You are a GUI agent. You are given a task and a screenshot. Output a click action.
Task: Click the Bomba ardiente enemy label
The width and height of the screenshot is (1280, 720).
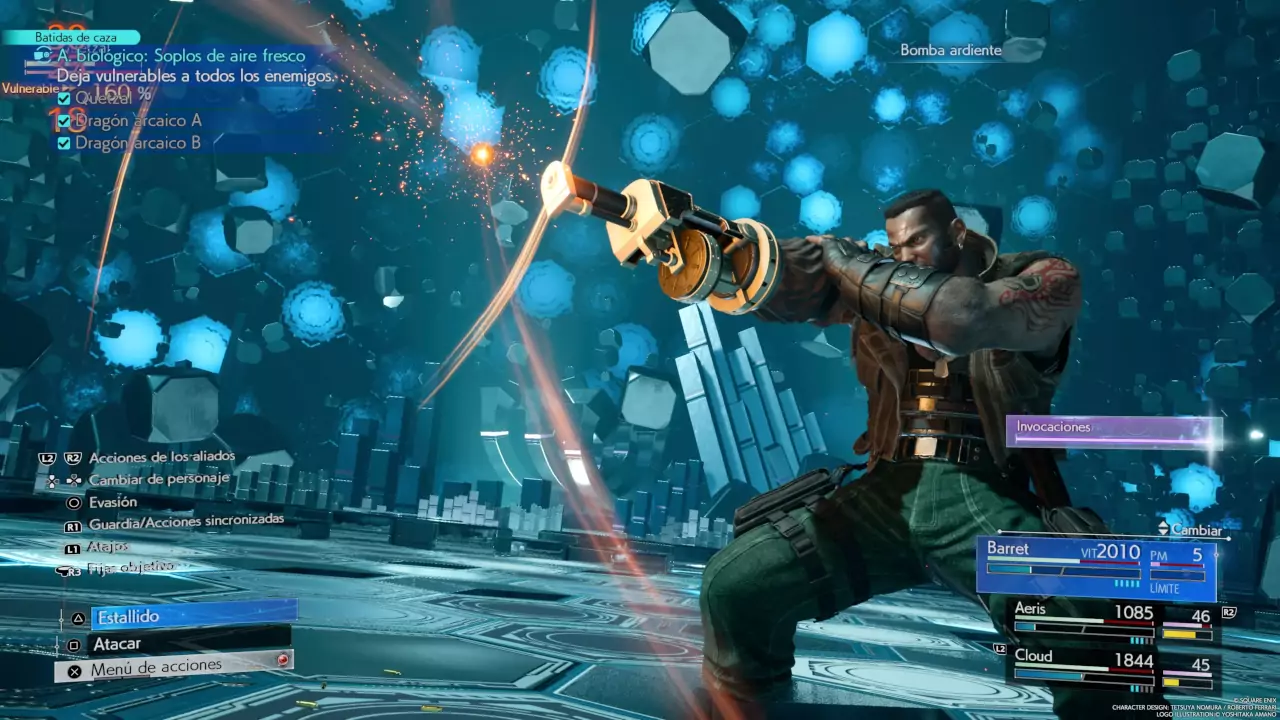[950, 50]
